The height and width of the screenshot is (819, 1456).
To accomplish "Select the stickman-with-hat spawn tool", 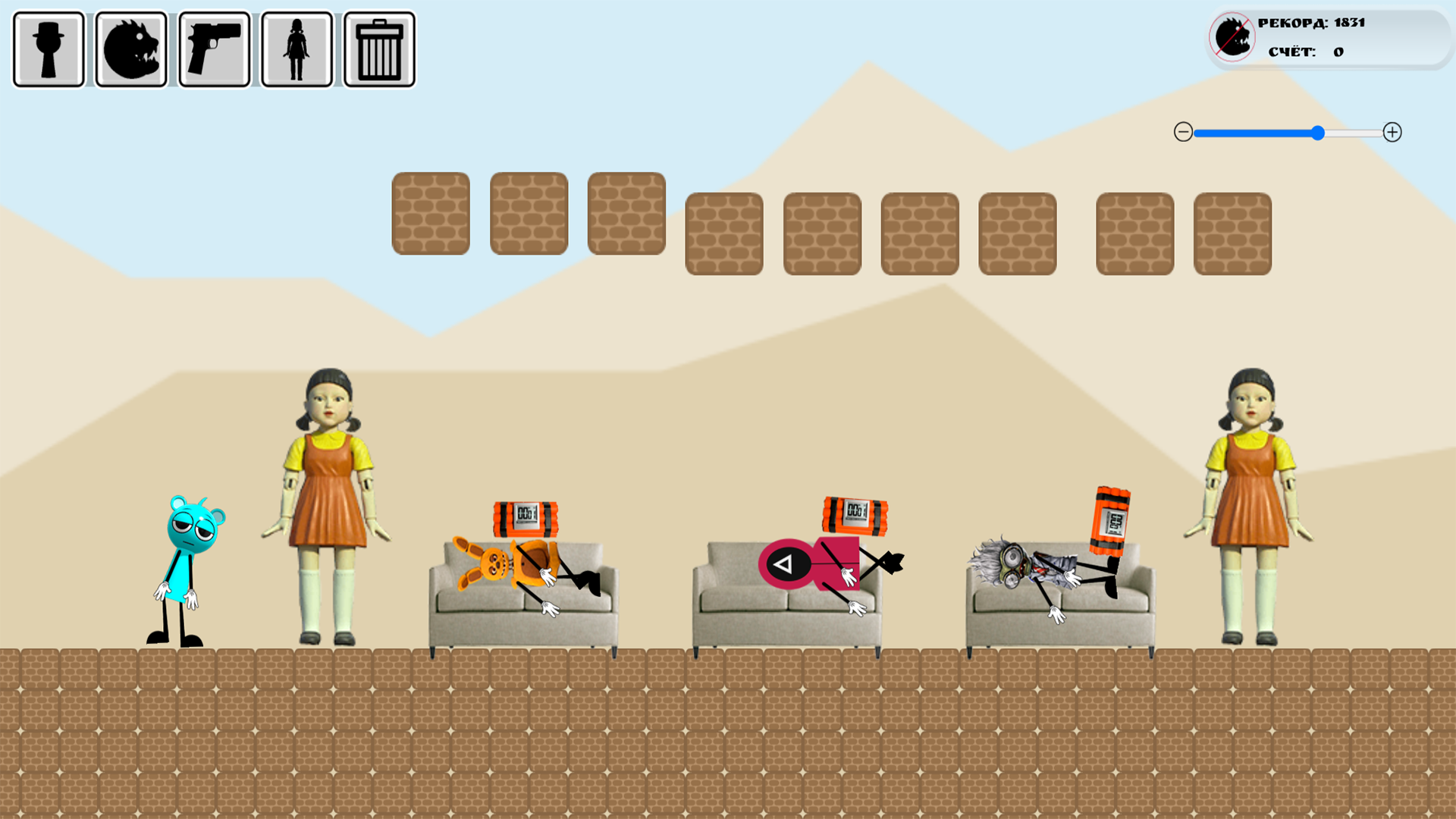I will (48, 47).
